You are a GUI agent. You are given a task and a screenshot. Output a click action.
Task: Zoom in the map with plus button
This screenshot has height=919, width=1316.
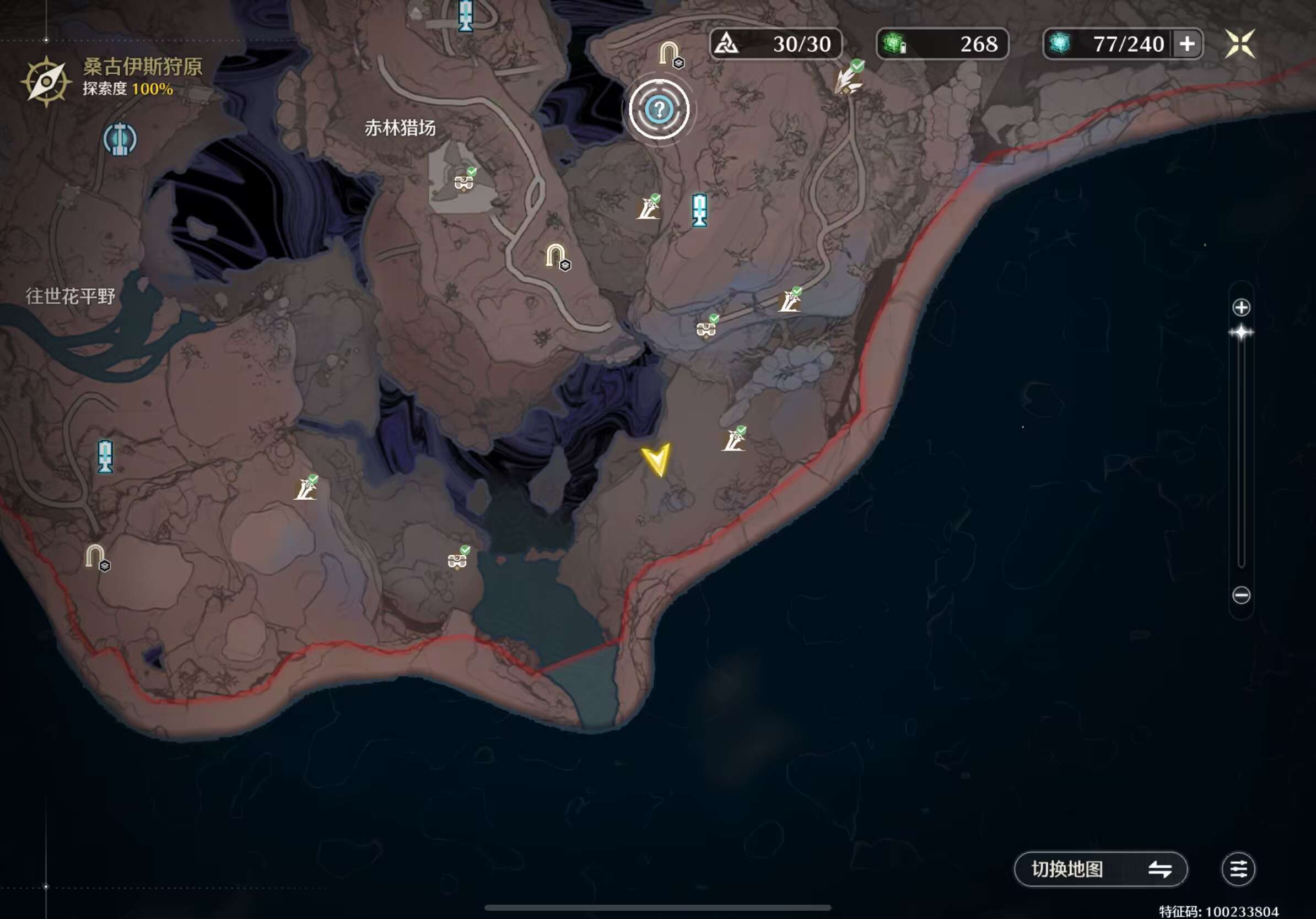click(1241, 307)
